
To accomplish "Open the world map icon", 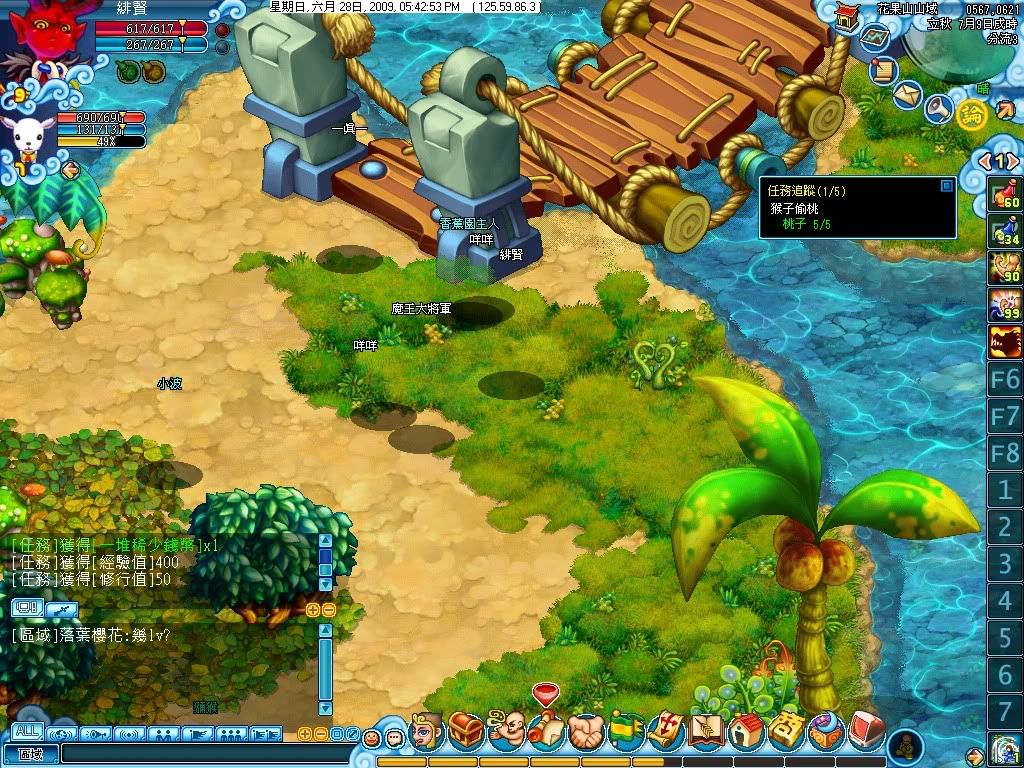I will pyautogui.click(x=874, y=38).
